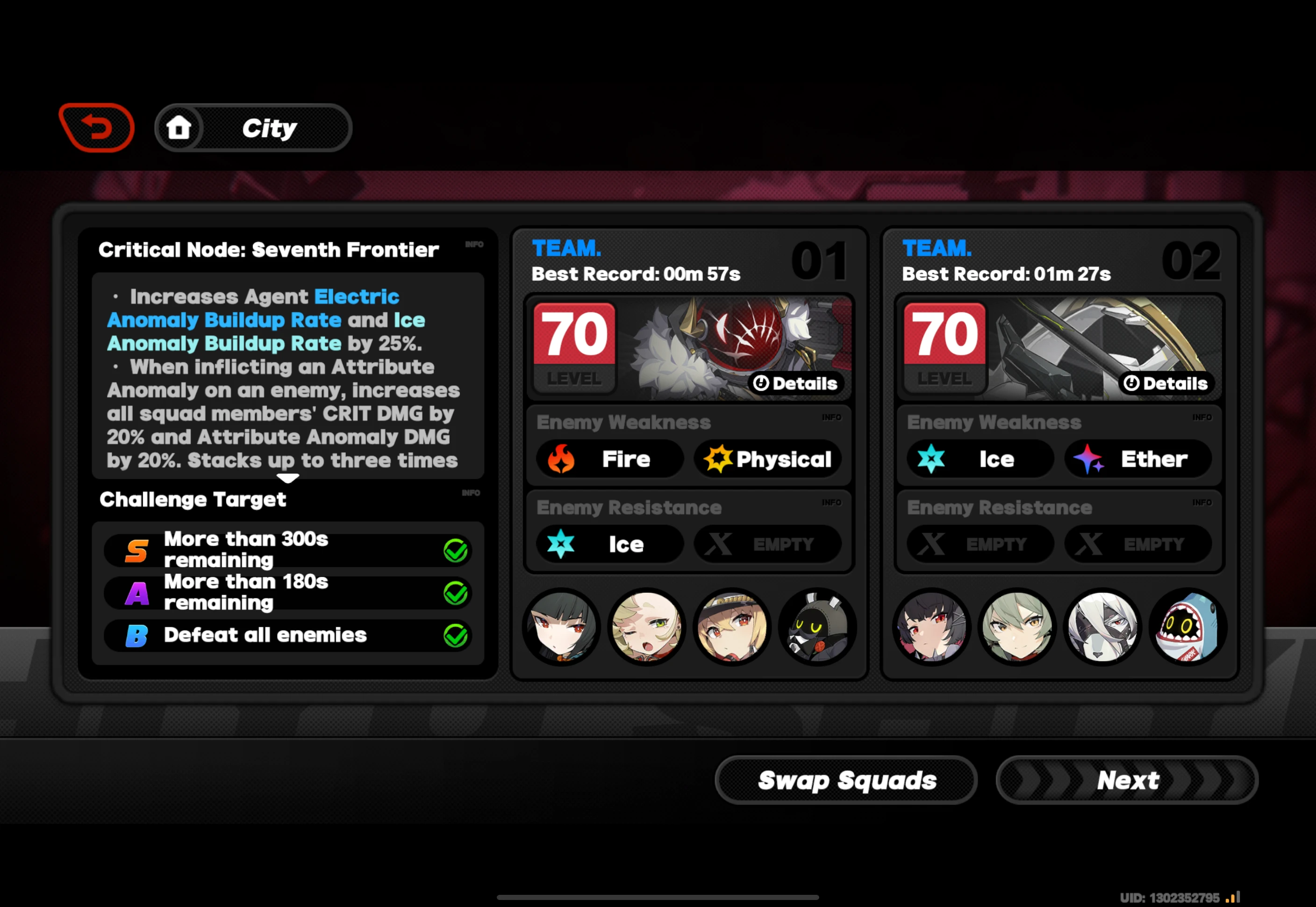Click the shark Bangboo portrait in Team 02
The height and width of the screenshot is (907, 1316).
[x=1187, y=627]
